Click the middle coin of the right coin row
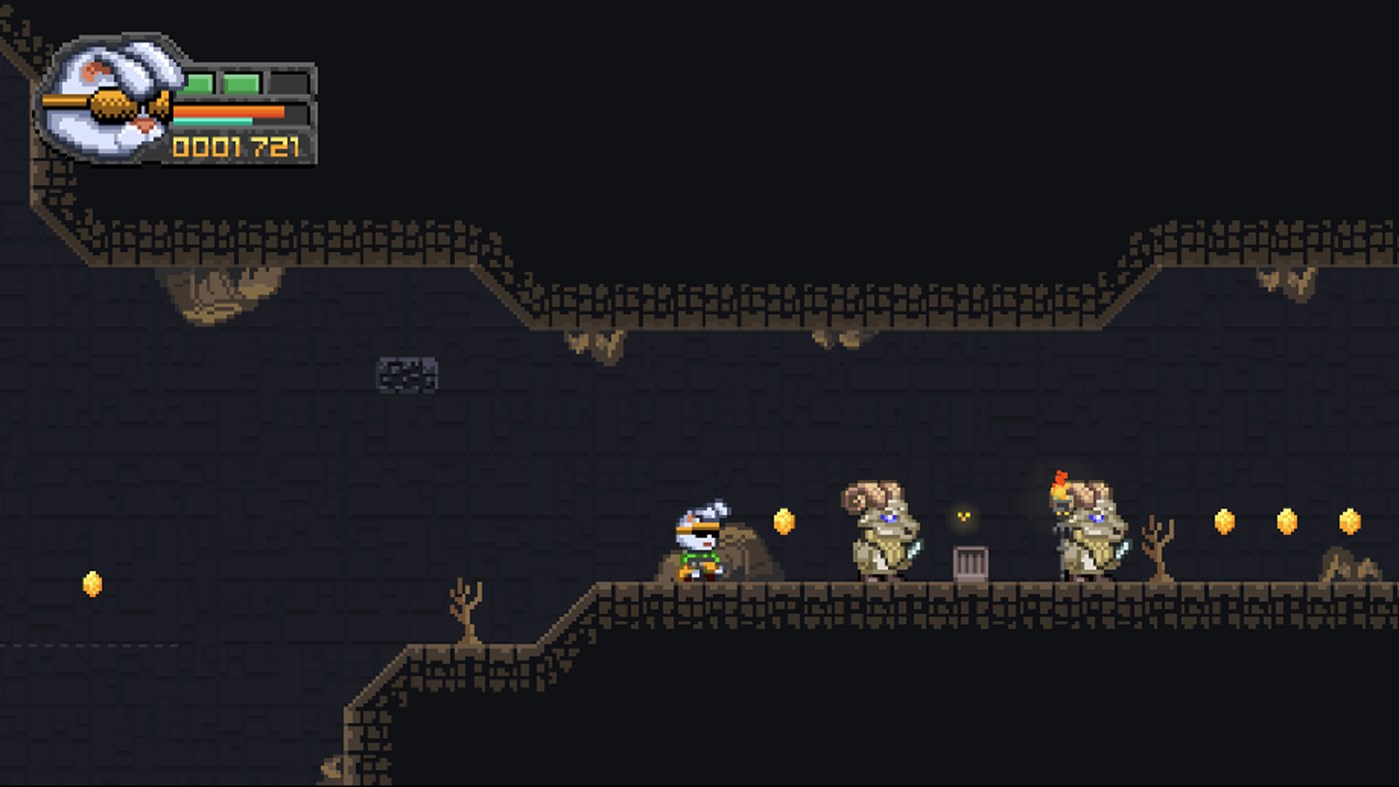Screen dimensions: 1399x787 pos(1285,522)
